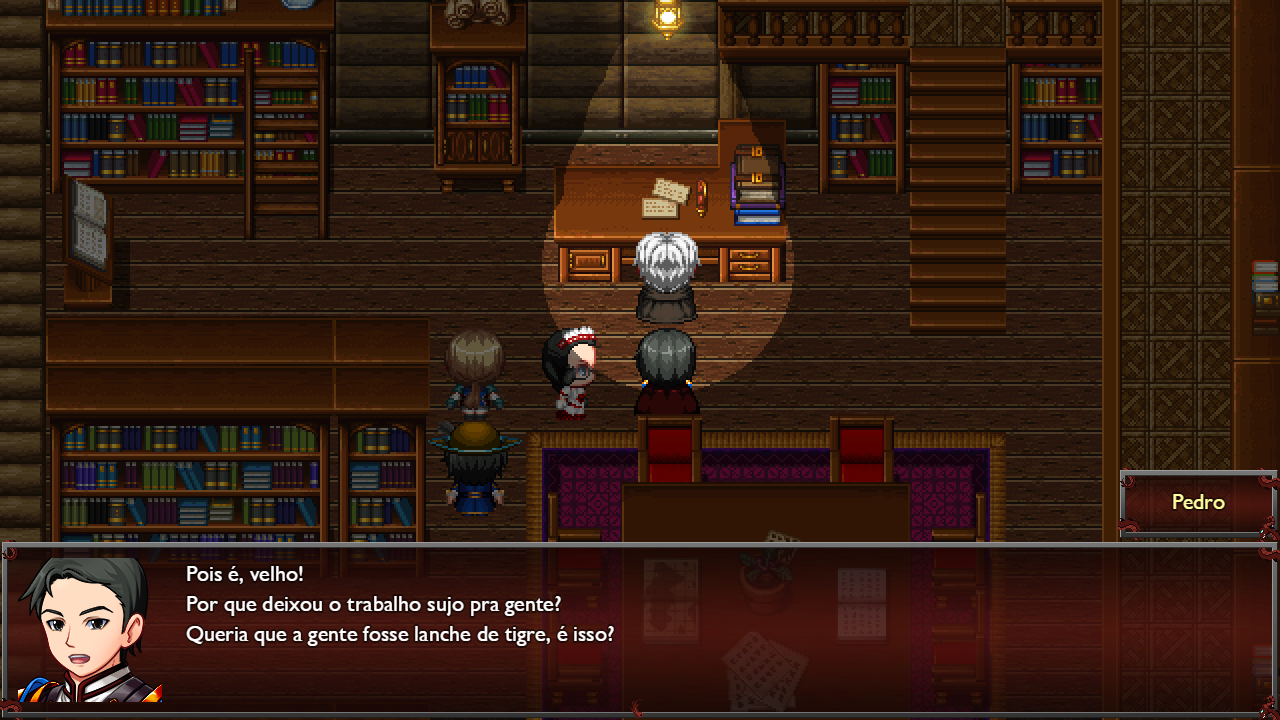
Task: Click the dialogue box to continue
Action: pyautogui.click(x=640, y=630)
